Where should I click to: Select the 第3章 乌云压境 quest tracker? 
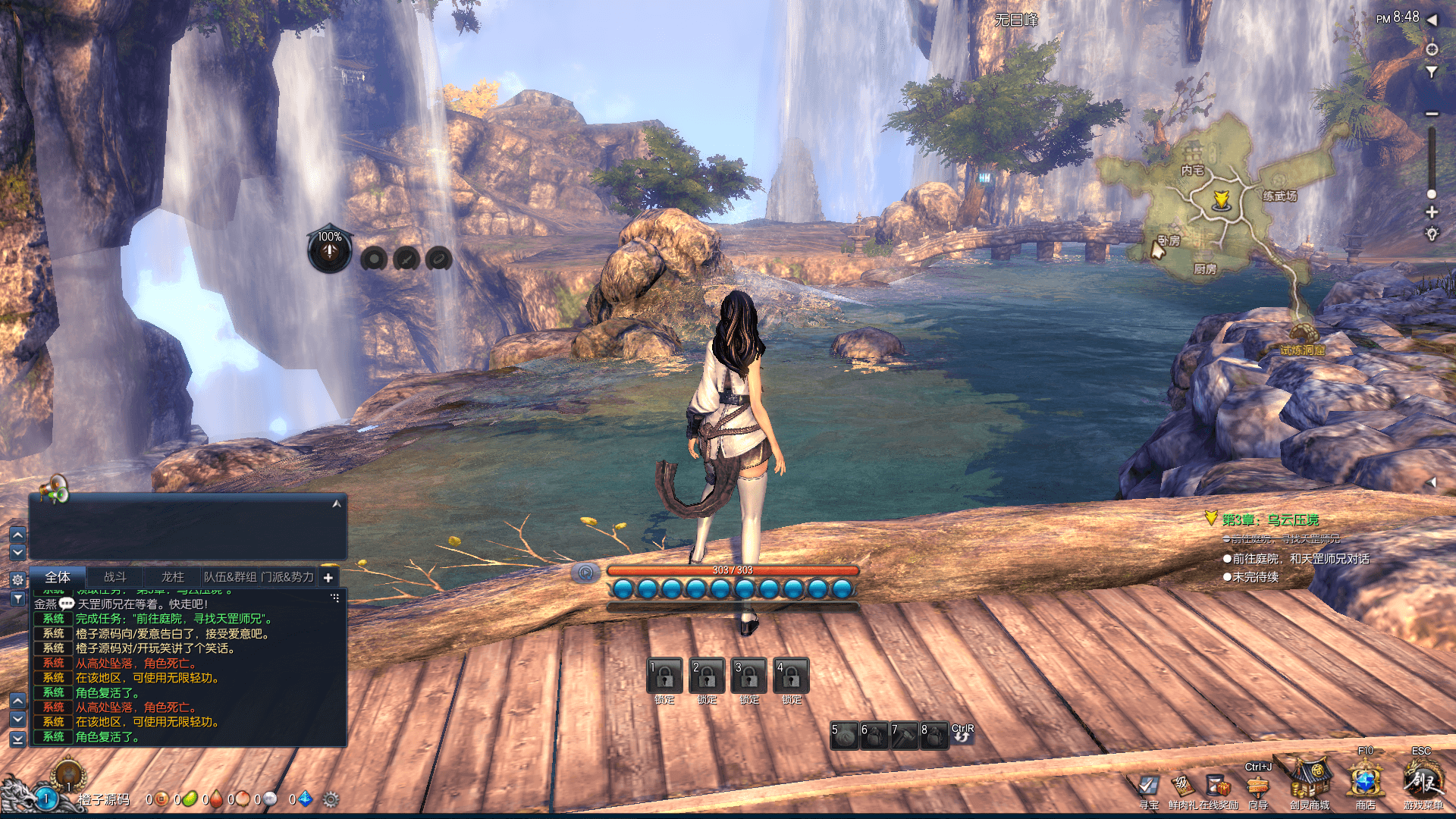pyautogui.click(x=1270, y=519)
